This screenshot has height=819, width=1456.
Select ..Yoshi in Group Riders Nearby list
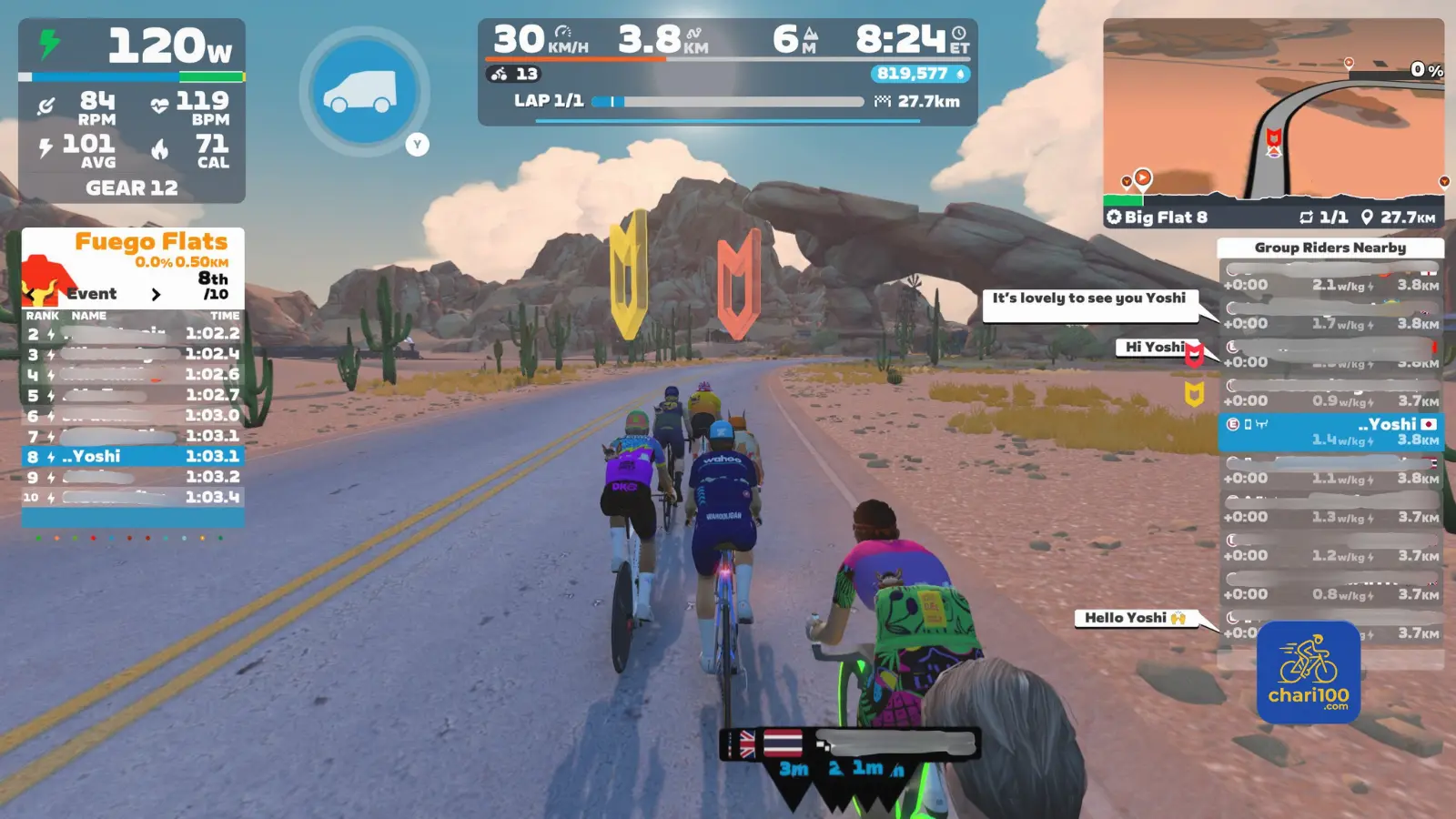click(1330, 432)
